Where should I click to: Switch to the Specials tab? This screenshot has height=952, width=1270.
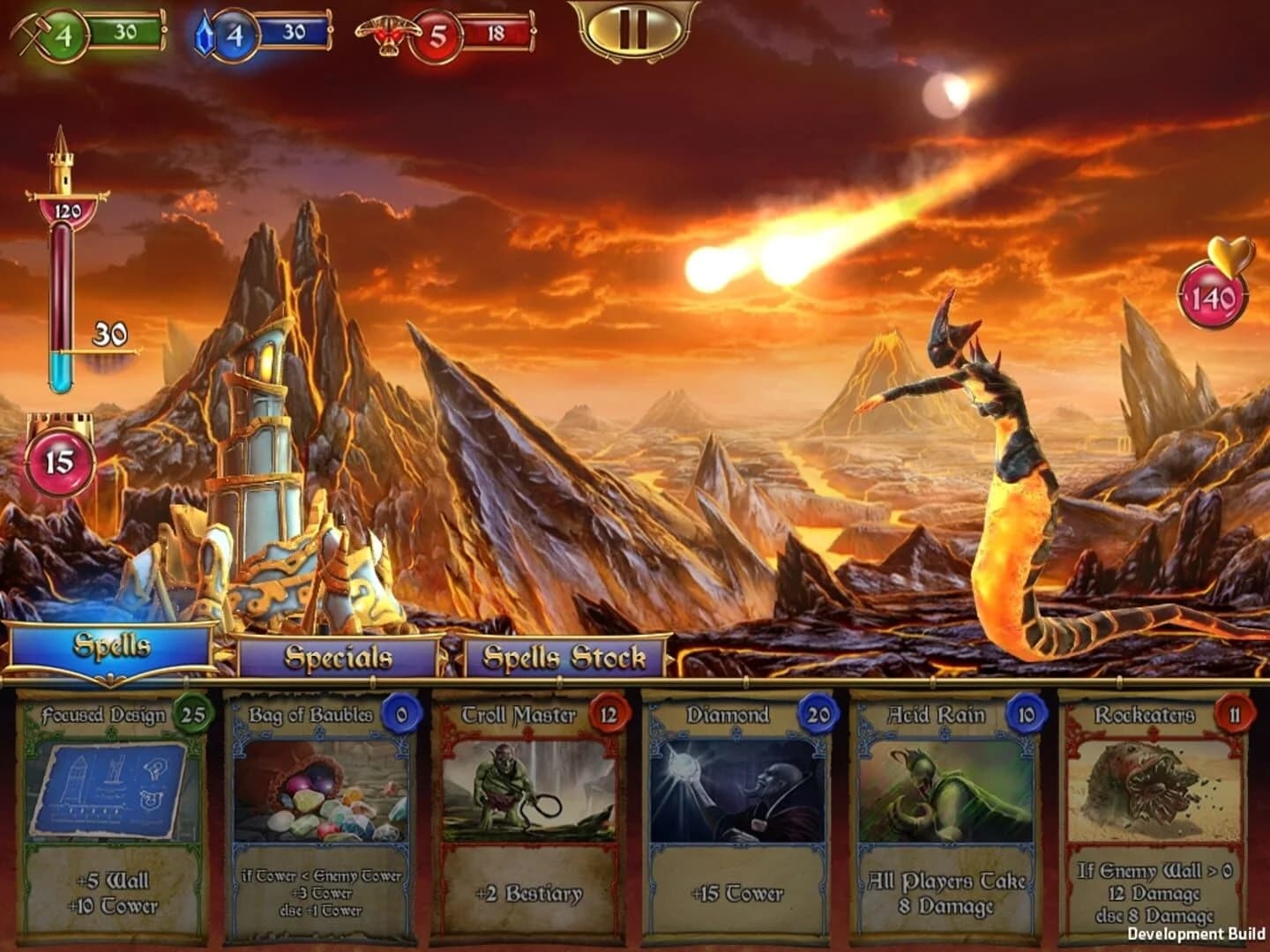337,657
